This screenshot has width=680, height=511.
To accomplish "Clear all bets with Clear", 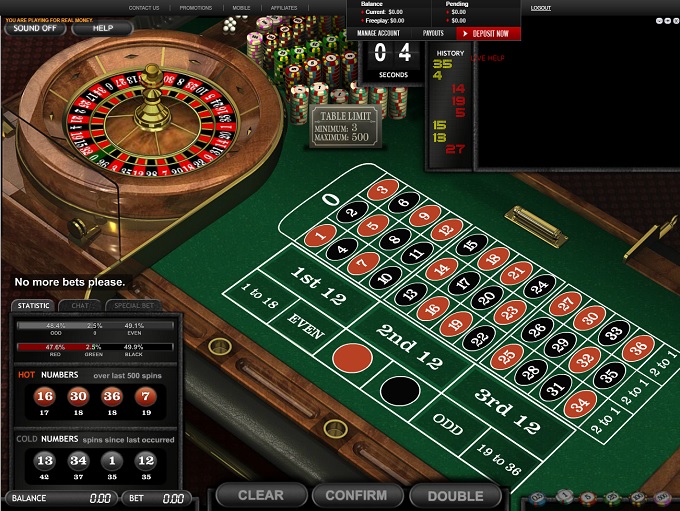I will click(260, 495).
